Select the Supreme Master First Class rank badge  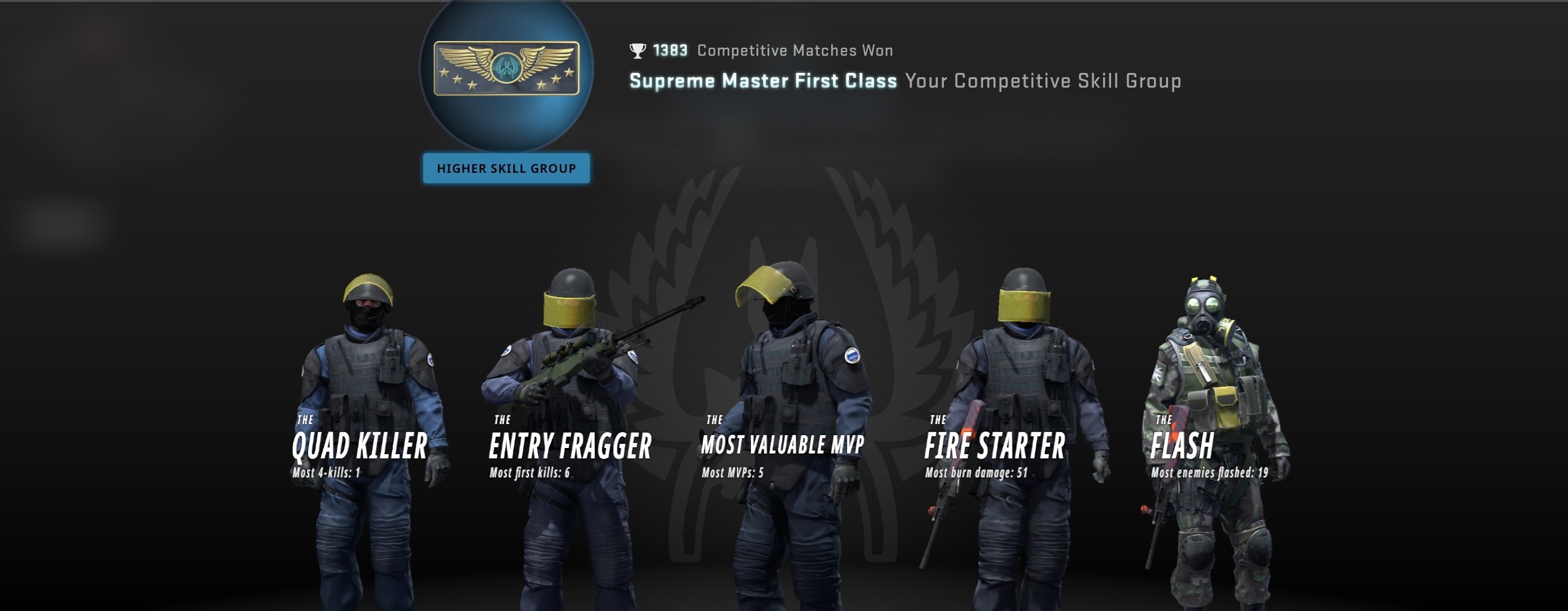click(506, 69)
